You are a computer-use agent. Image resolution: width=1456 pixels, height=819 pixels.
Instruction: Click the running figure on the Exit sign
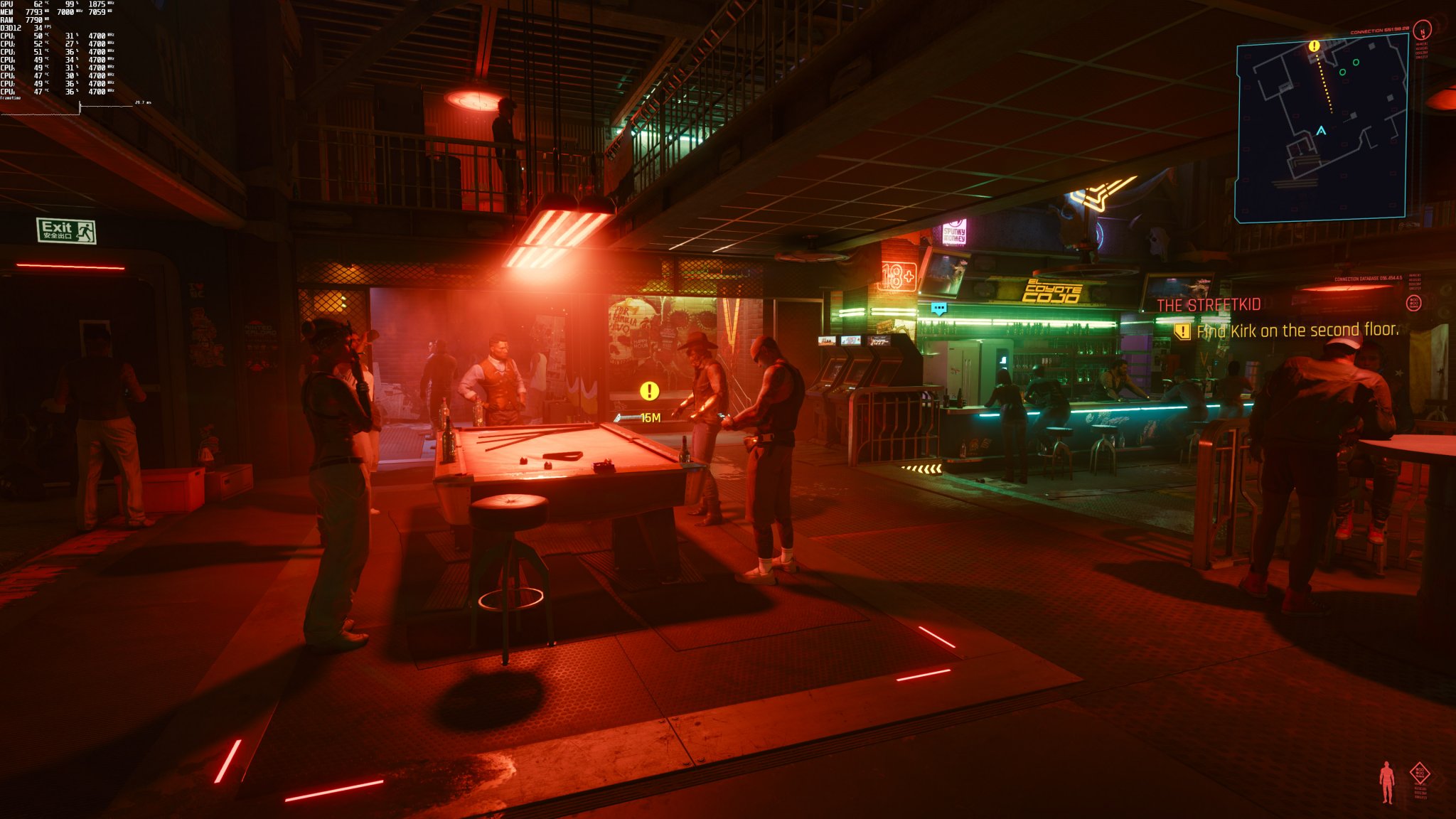pos(84,231)
